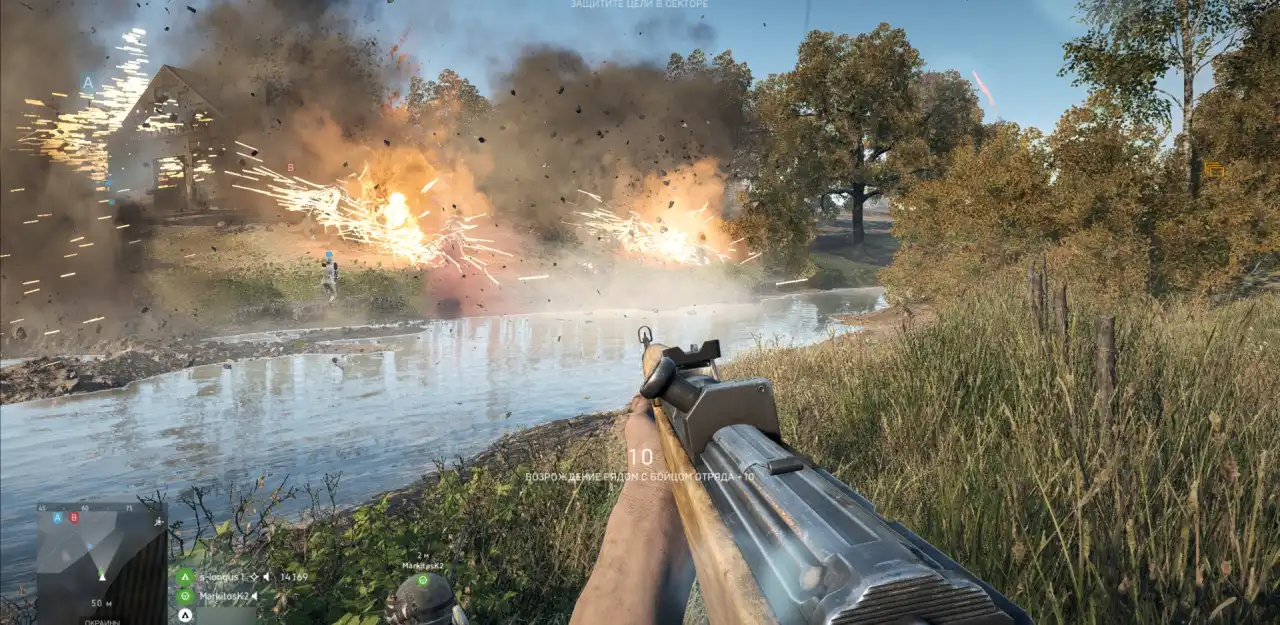
Task: Select the red B flag on the minimap
Action: pos(73,518)
